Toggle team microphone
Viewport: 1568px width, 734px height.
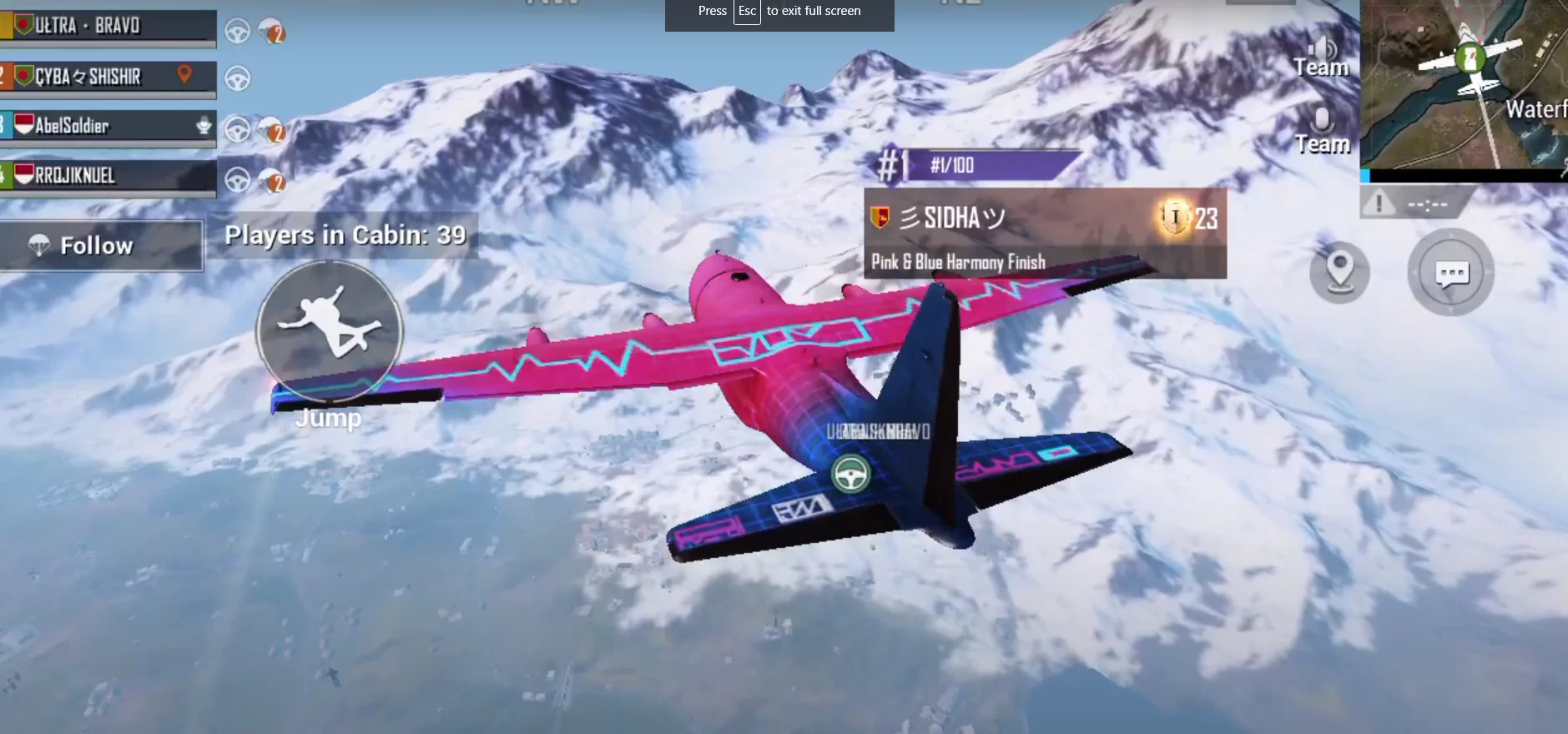(1322, 129)
